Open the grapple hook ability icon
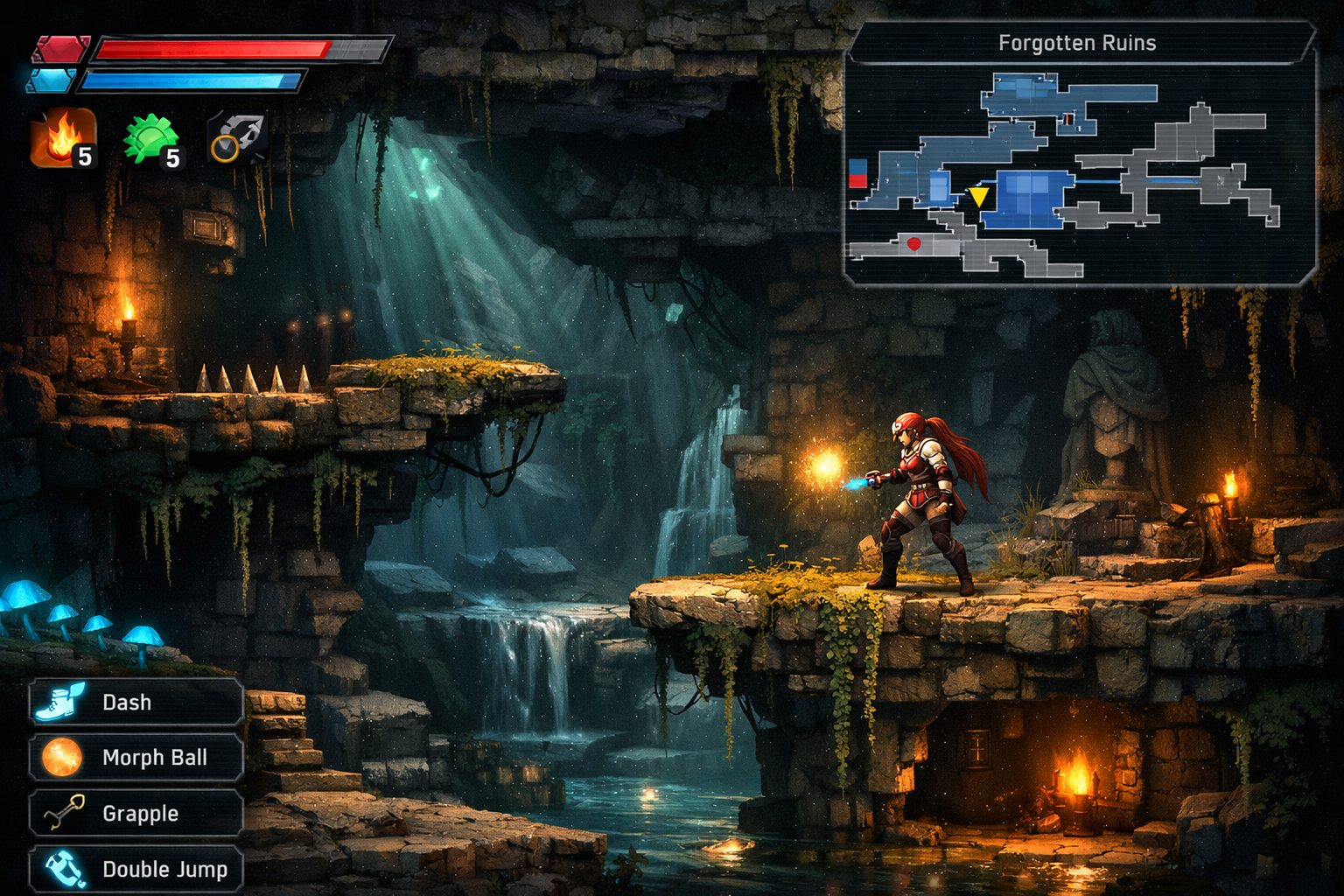This screenshot has width=1344, height=896. tap(234, 140)
